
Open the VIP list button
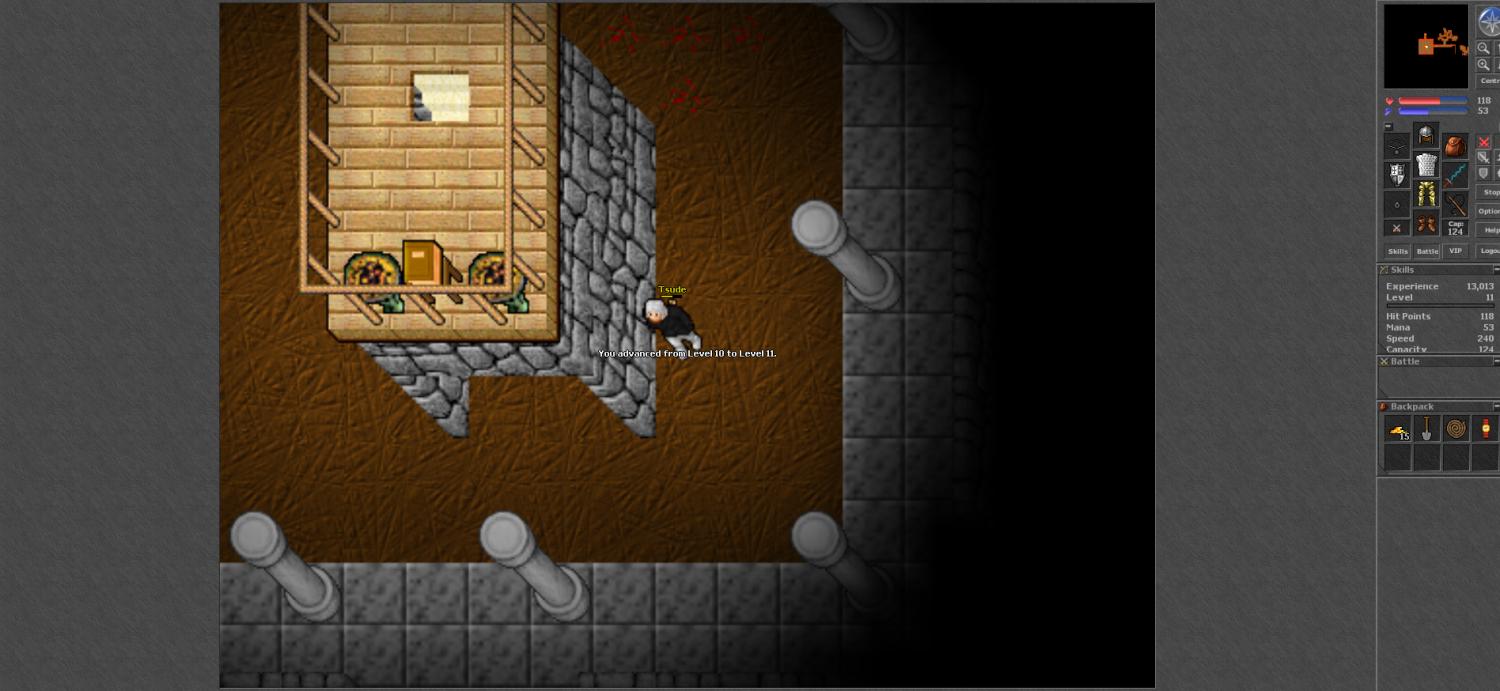point(1455,251)
